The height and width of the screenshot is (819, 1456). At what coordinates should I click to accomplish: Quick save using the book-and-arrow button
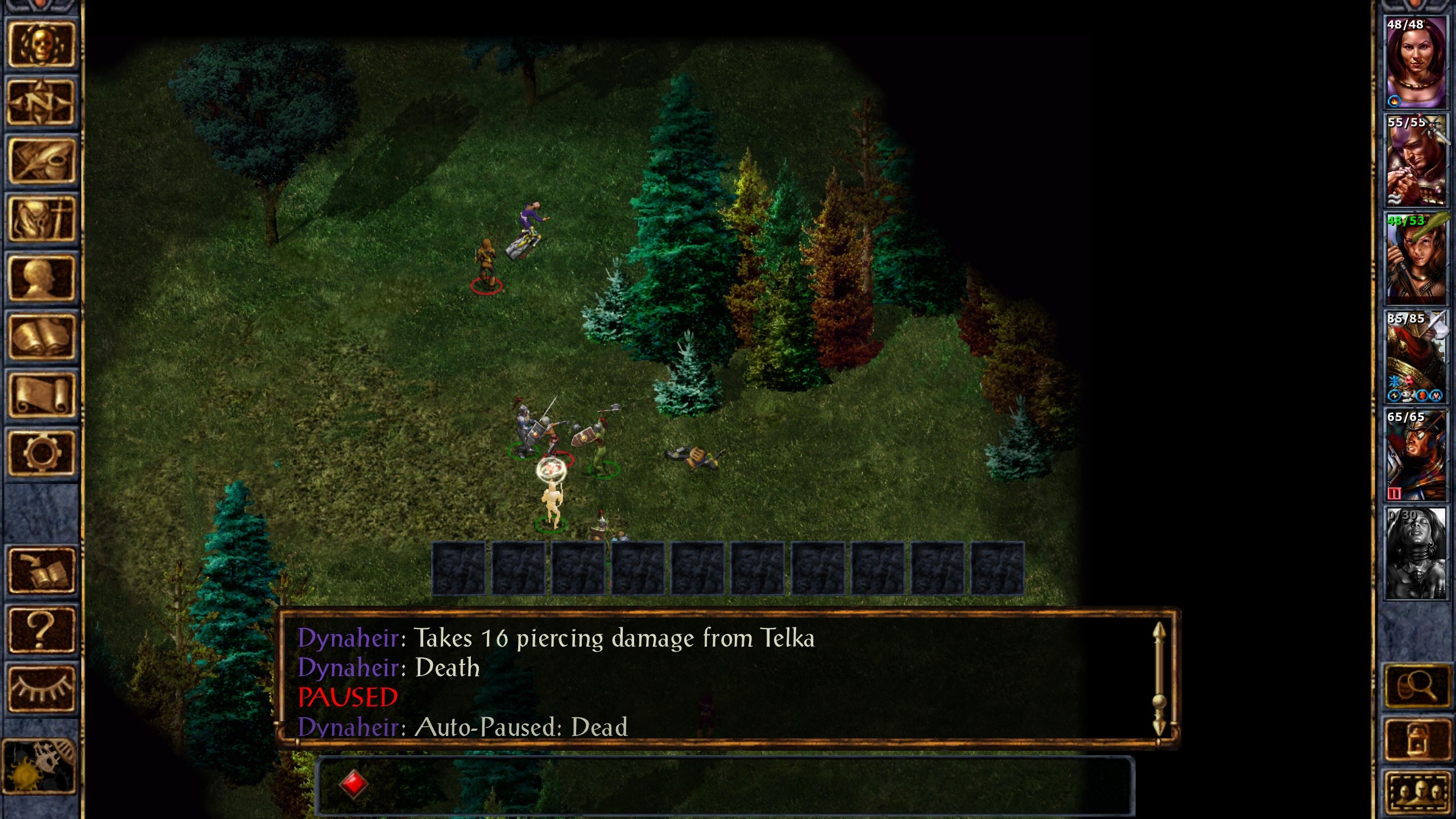pyautogui.click(x=41, y=570)
